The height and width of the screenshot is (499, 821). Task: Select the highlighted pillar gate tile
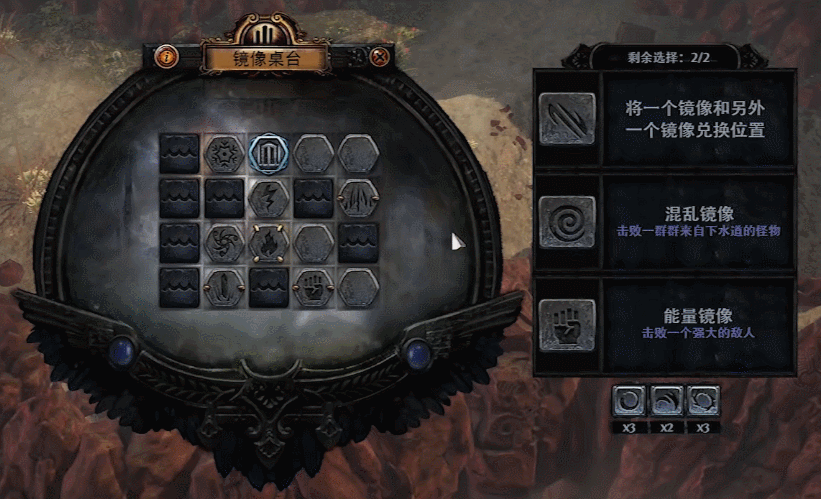click(x=267, y=153)
